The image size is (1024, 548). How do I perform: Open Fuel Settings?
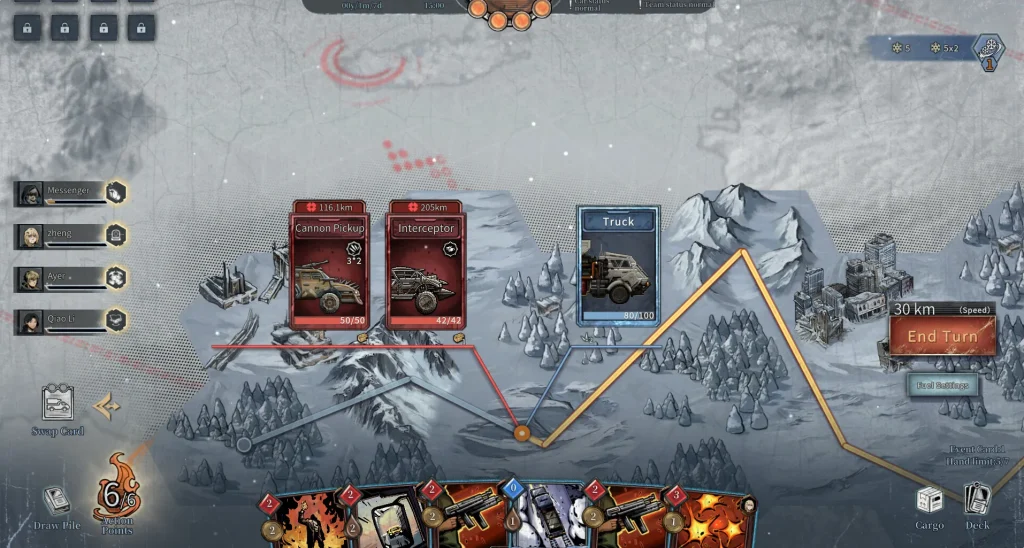pyautogui.click(x=942, y=385)
